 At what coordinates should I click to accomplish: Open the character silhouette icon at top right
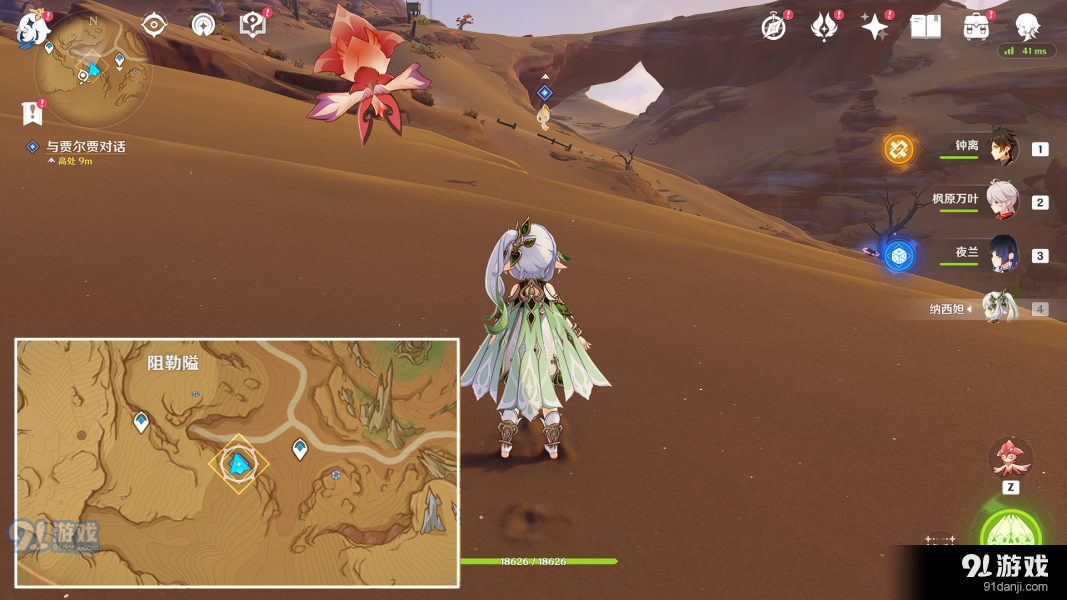[1026, 26]
